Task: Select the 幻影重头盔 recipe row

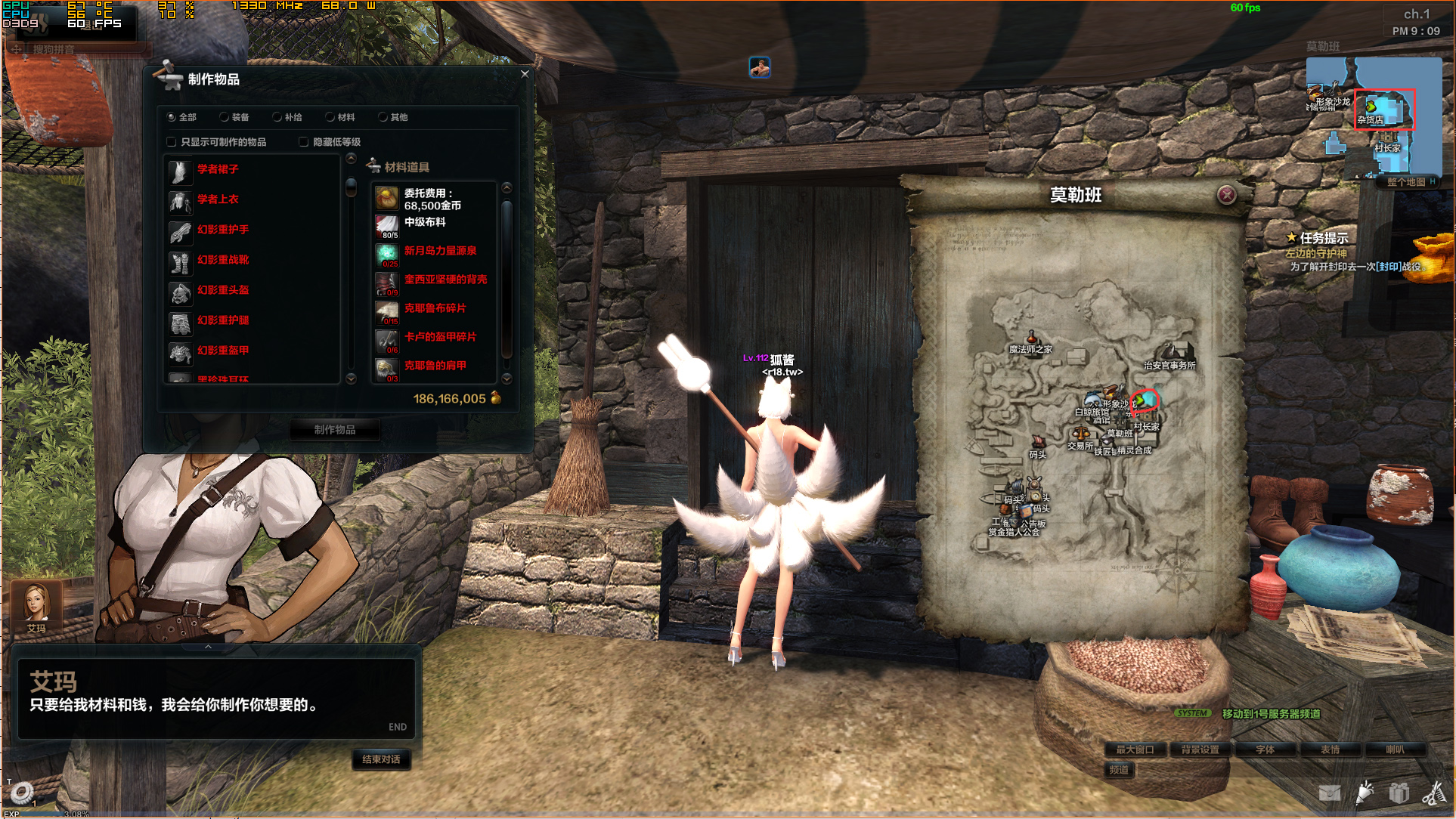Action: [x=223, y=290]
